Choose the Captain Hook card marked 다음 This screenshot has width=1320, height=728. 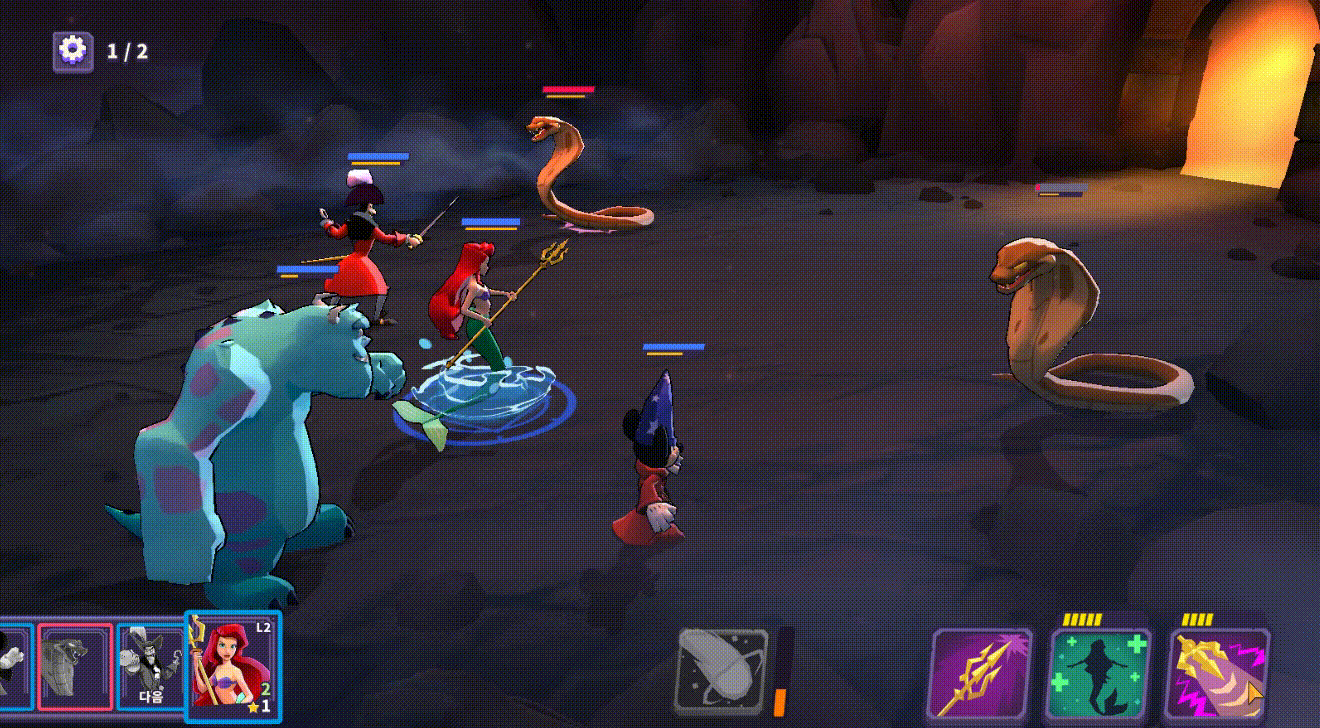click(x=150, y=667)
